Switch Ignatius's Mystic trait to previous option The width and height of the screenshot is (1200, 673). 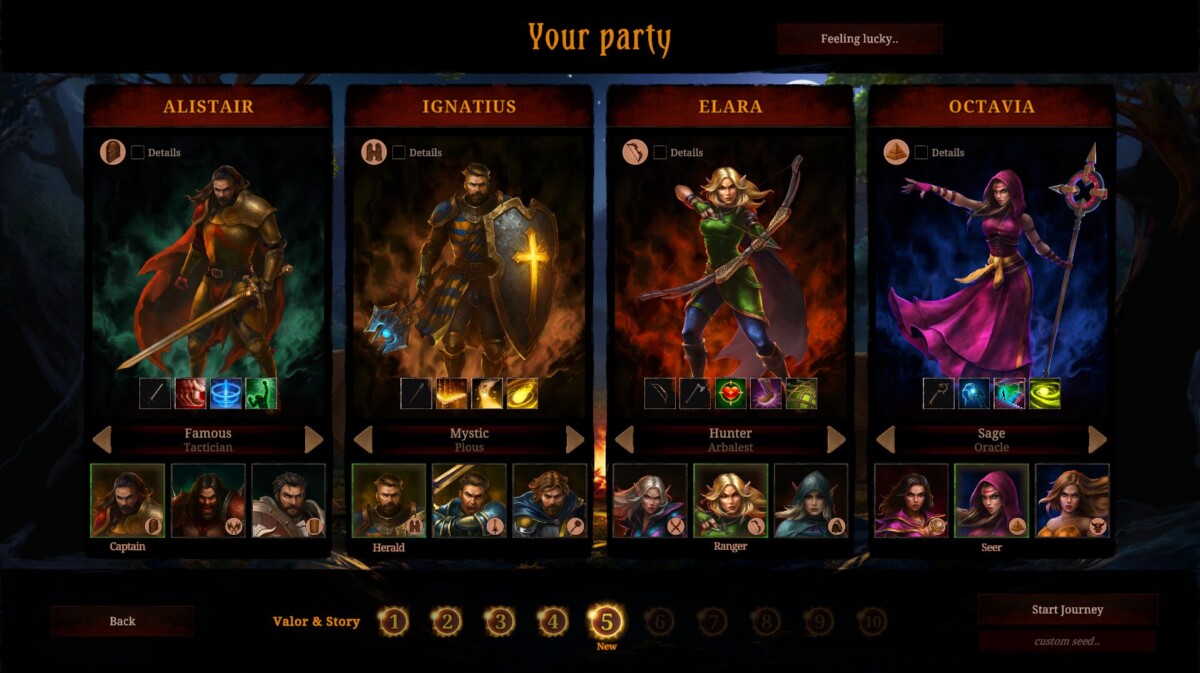click(363, 440)
